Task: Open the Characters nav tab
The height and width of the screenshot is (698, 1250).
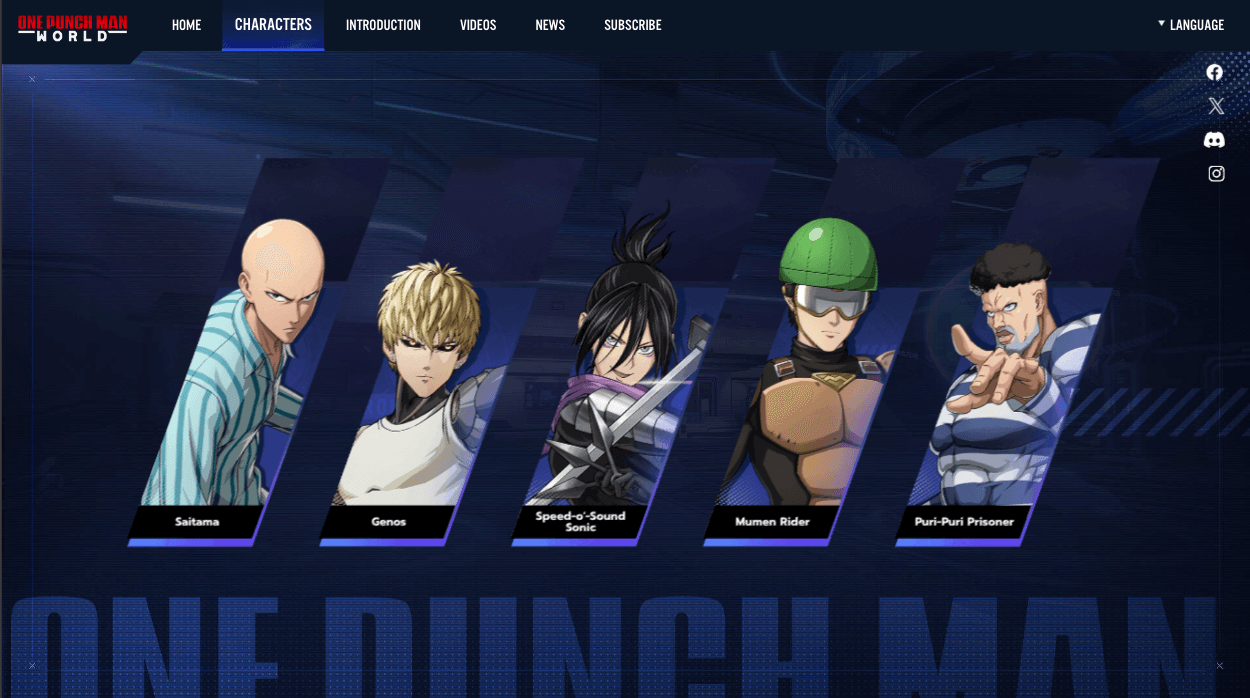Action: coord(273,25)
